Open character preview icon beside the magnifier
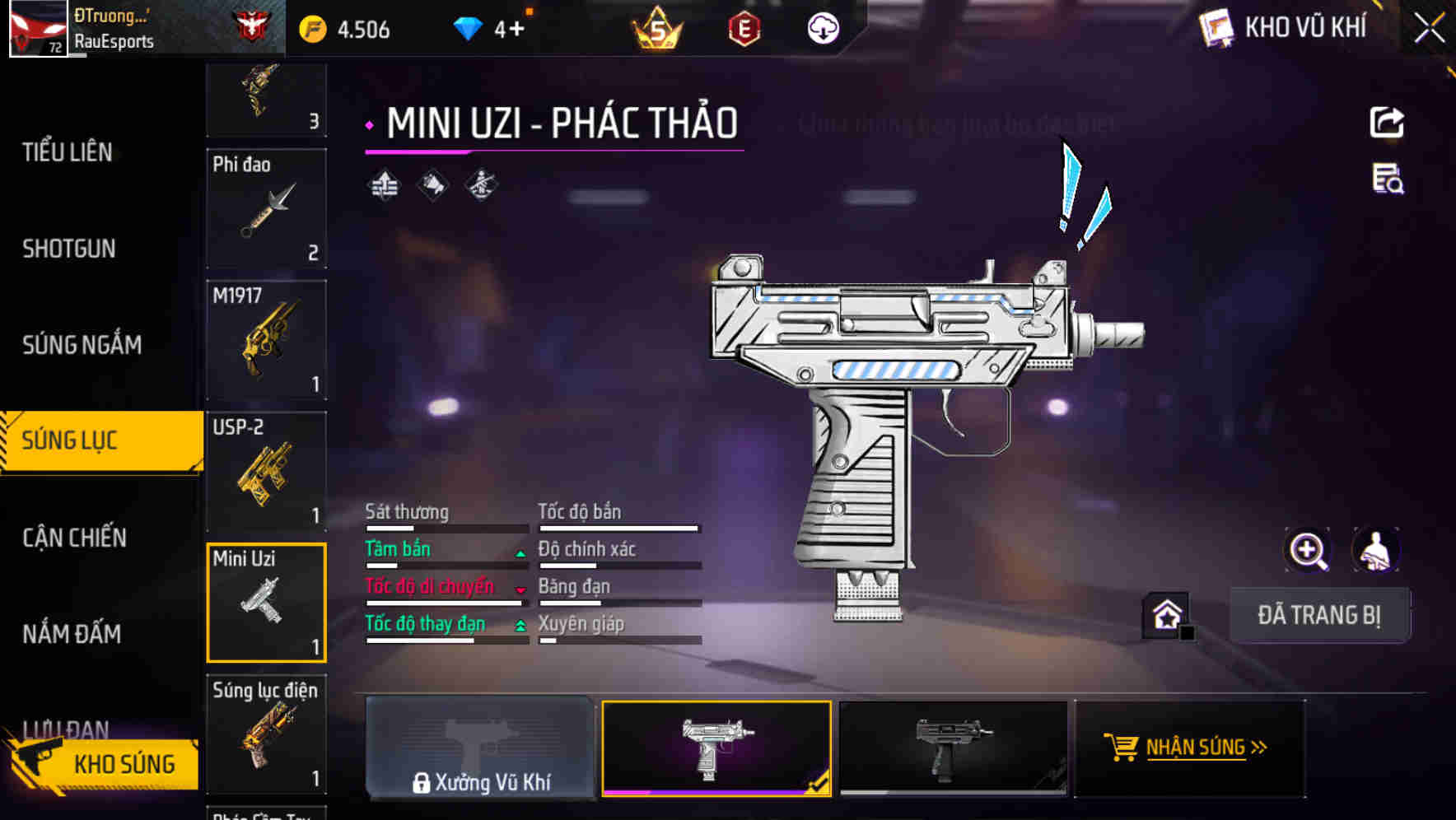This screenshot has height=820, width=1456. point(1374,550)
